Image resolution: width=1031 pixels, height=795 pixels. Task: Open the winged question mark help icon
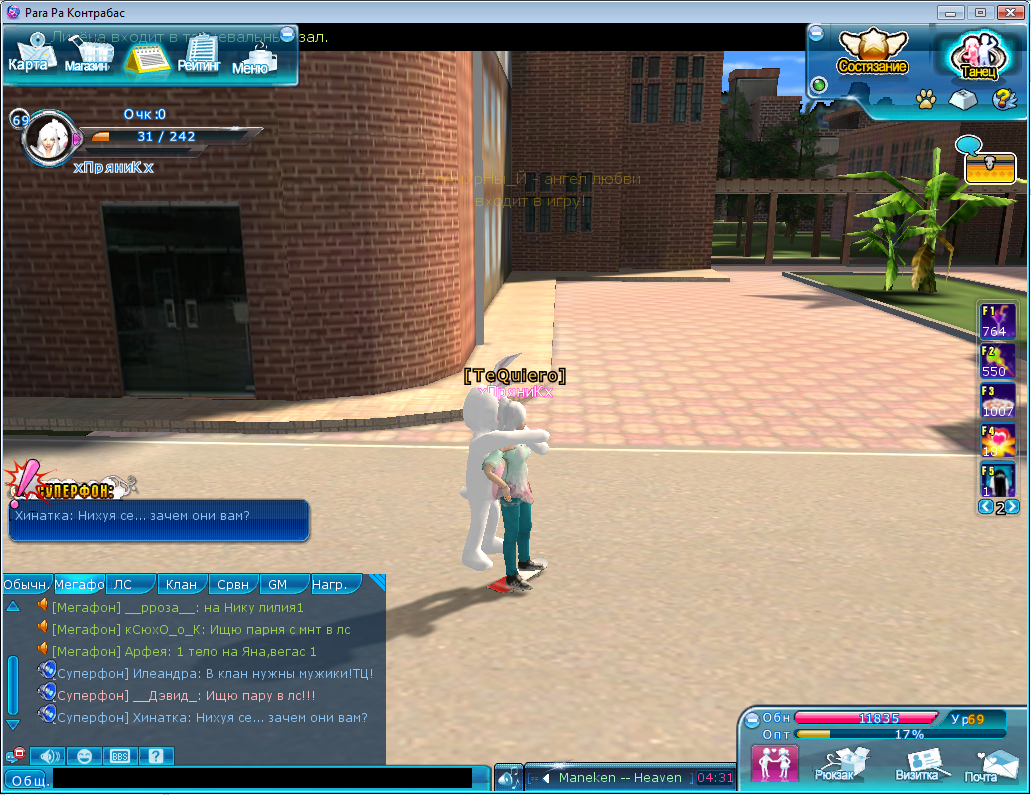tap(1003, 99)
